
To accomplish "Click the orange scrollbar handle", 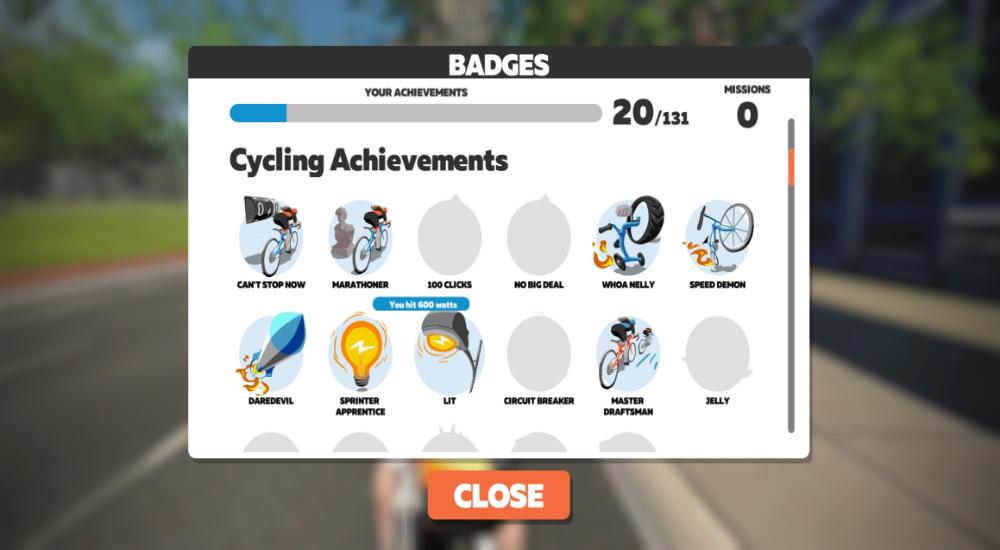I will [791, 167].
